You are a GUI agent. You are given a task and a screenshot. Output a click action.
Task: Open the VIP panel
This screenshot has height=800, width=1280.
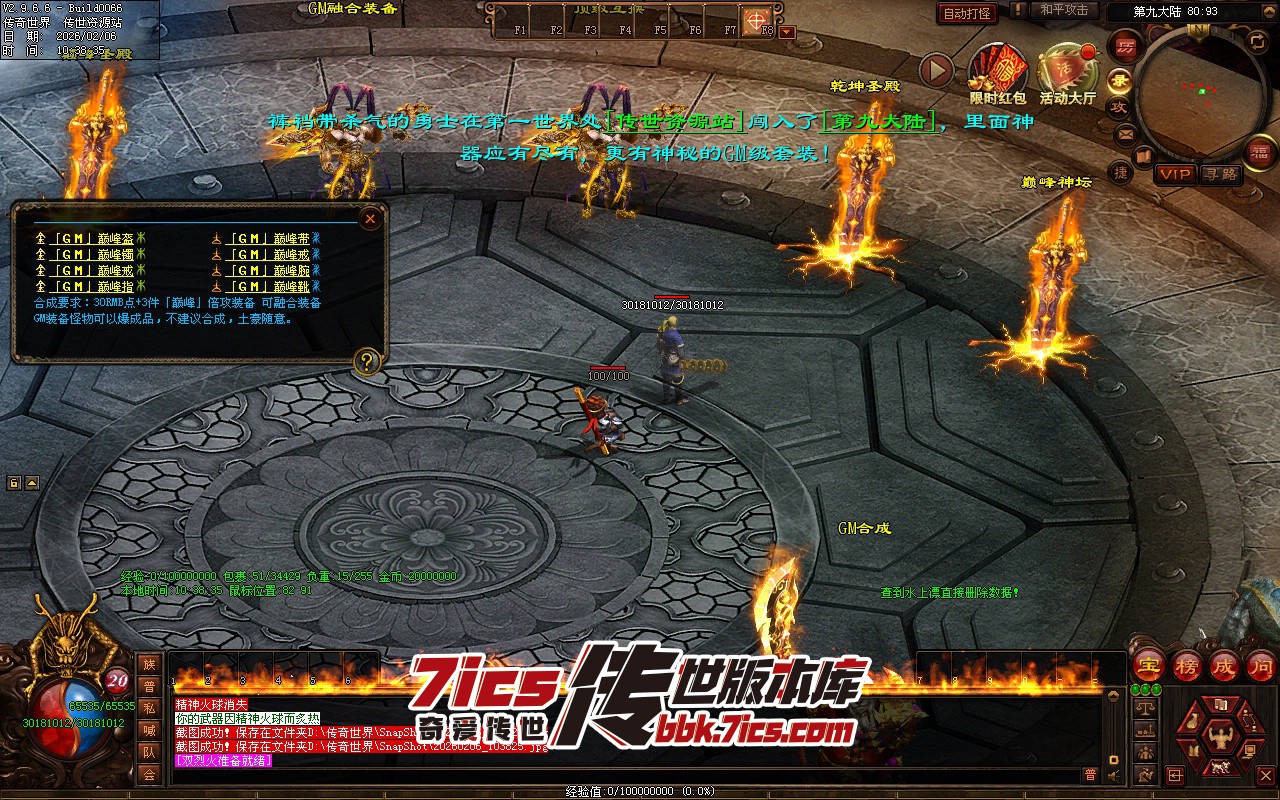[1175, 174]
